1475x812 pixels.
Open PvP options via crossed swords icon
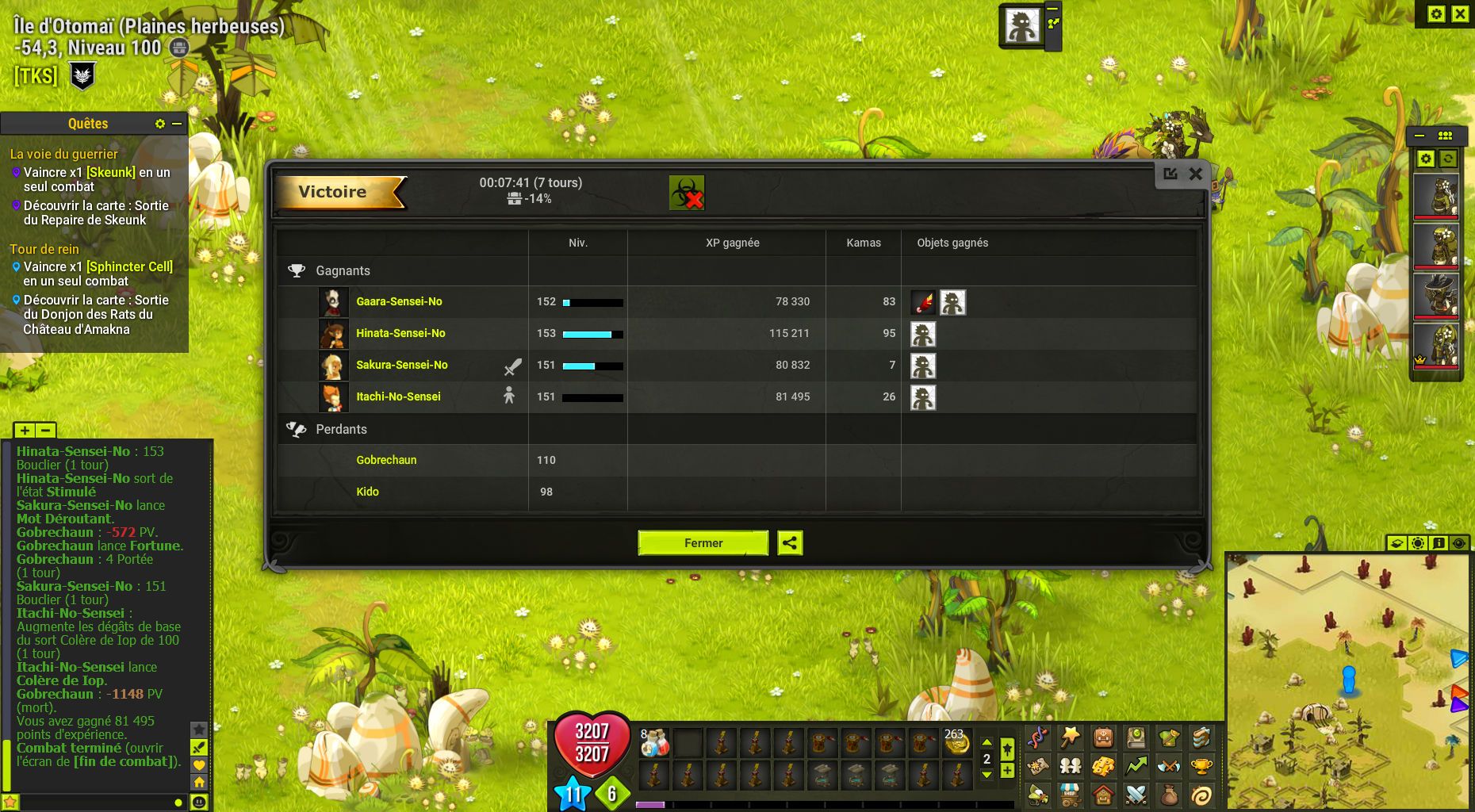[x=1136, y=795]
